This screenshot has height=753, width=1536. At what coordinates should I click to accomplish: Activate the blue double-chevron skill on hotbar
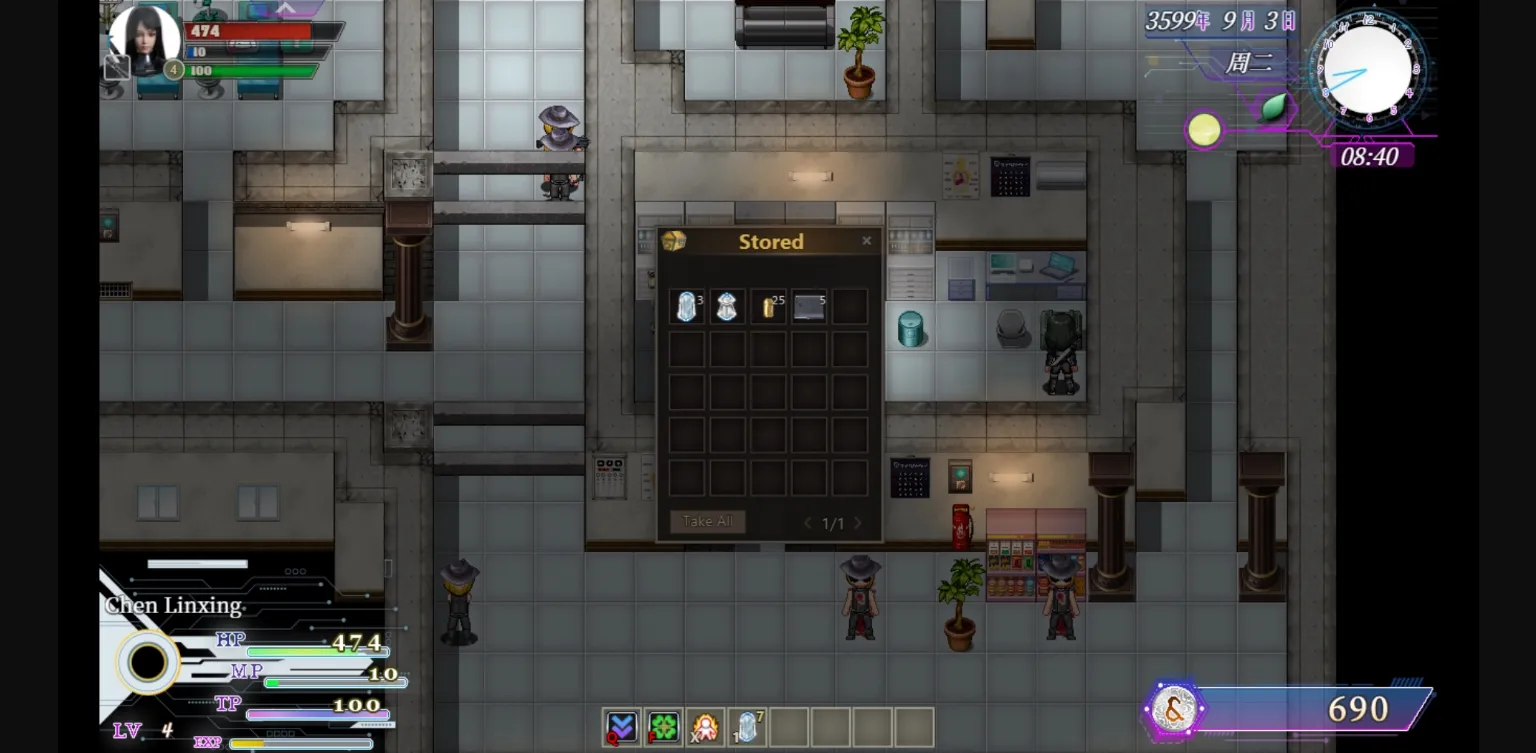click(621, 727)
